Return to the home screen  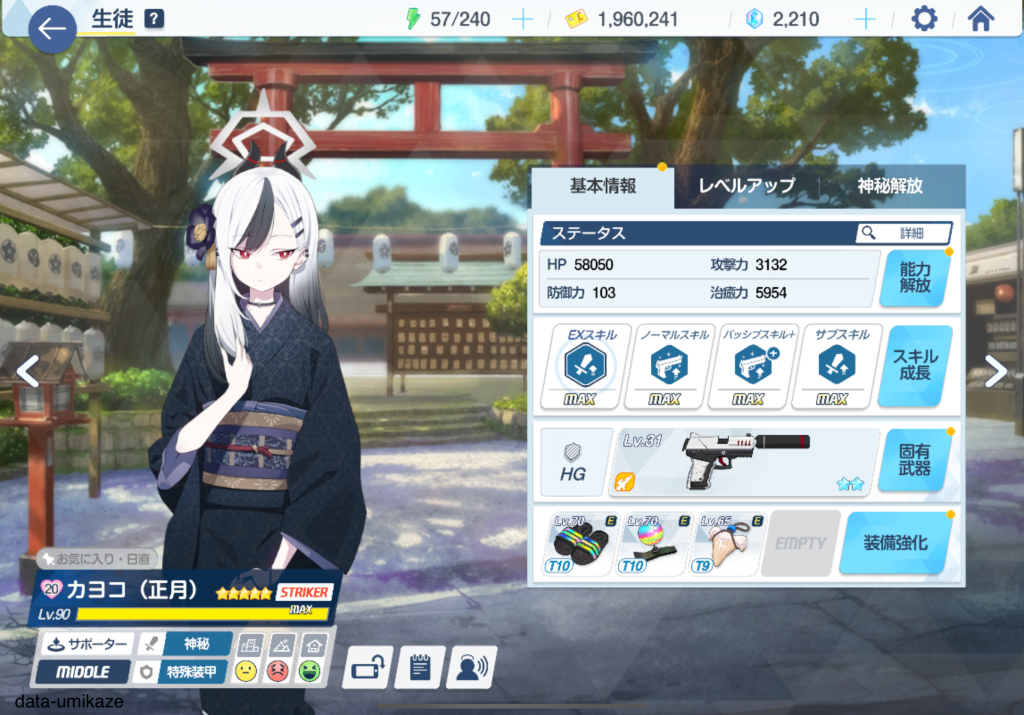pyautogui.click(x=981, y=19)
